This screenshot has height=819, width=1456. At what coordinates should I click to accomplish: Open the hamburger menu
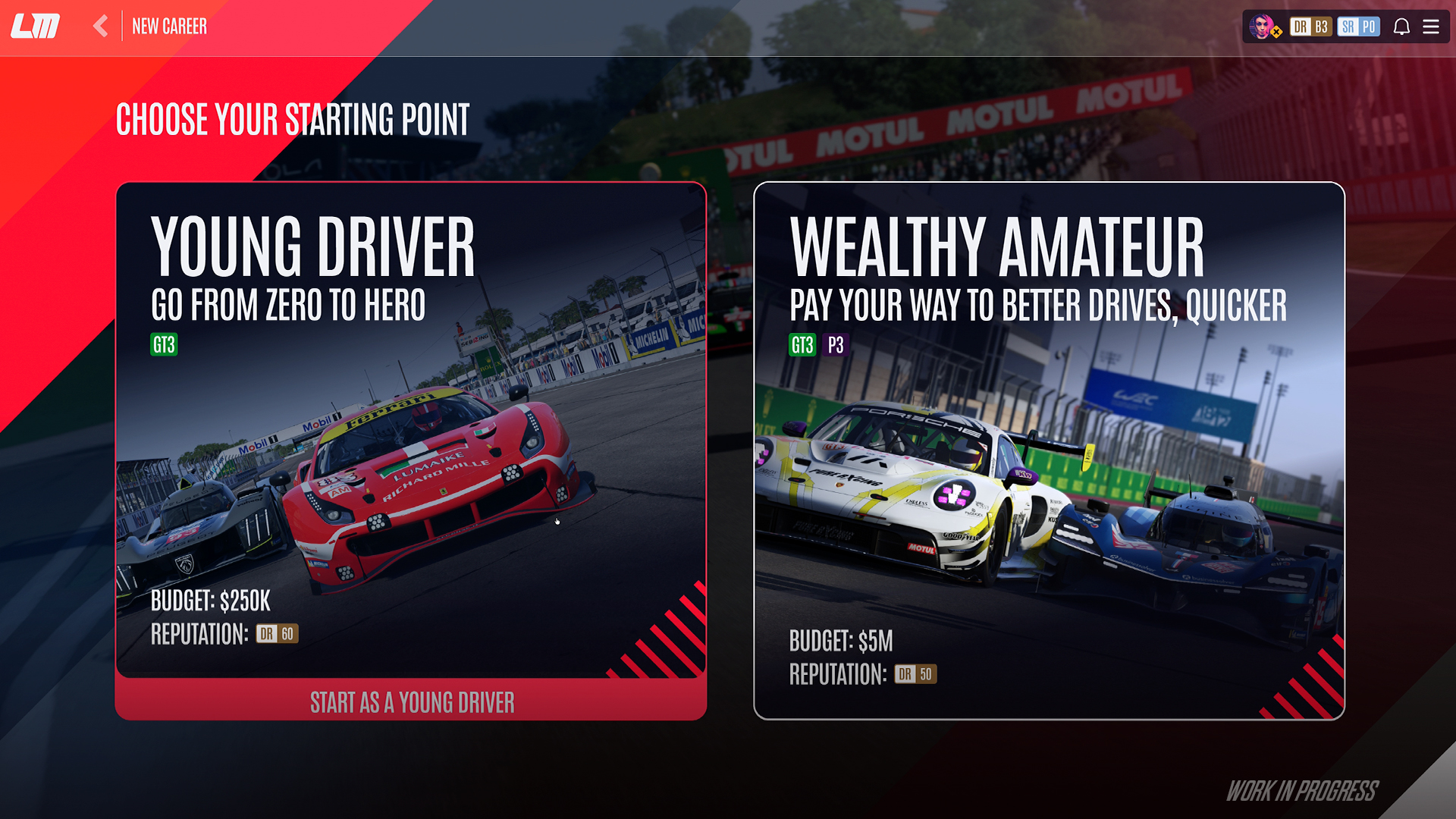[1431, 27]
